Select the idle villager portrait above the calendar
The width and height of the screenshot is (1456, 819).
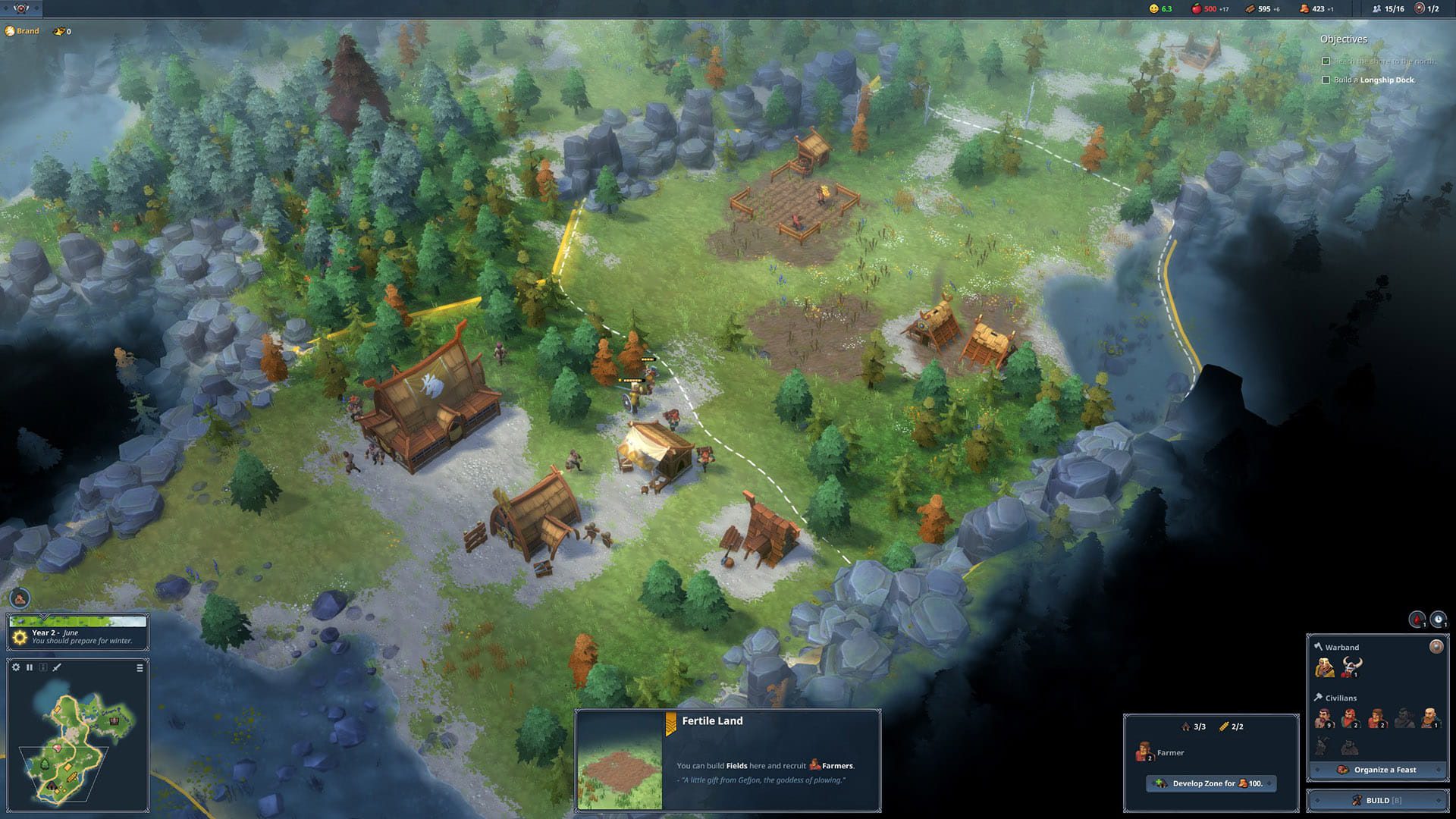coord(20,599)
